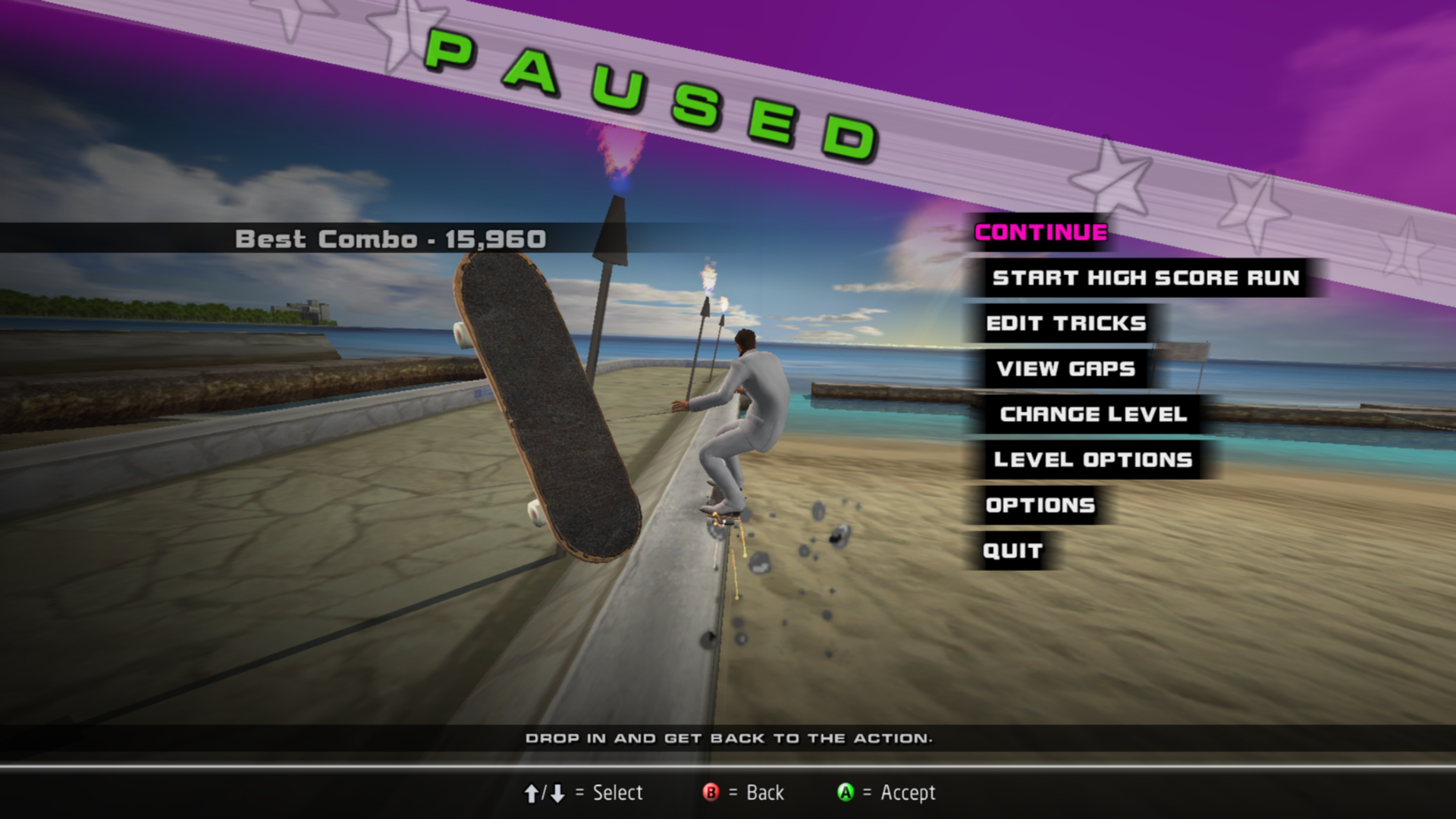Open the View Gaps list

1065,369
